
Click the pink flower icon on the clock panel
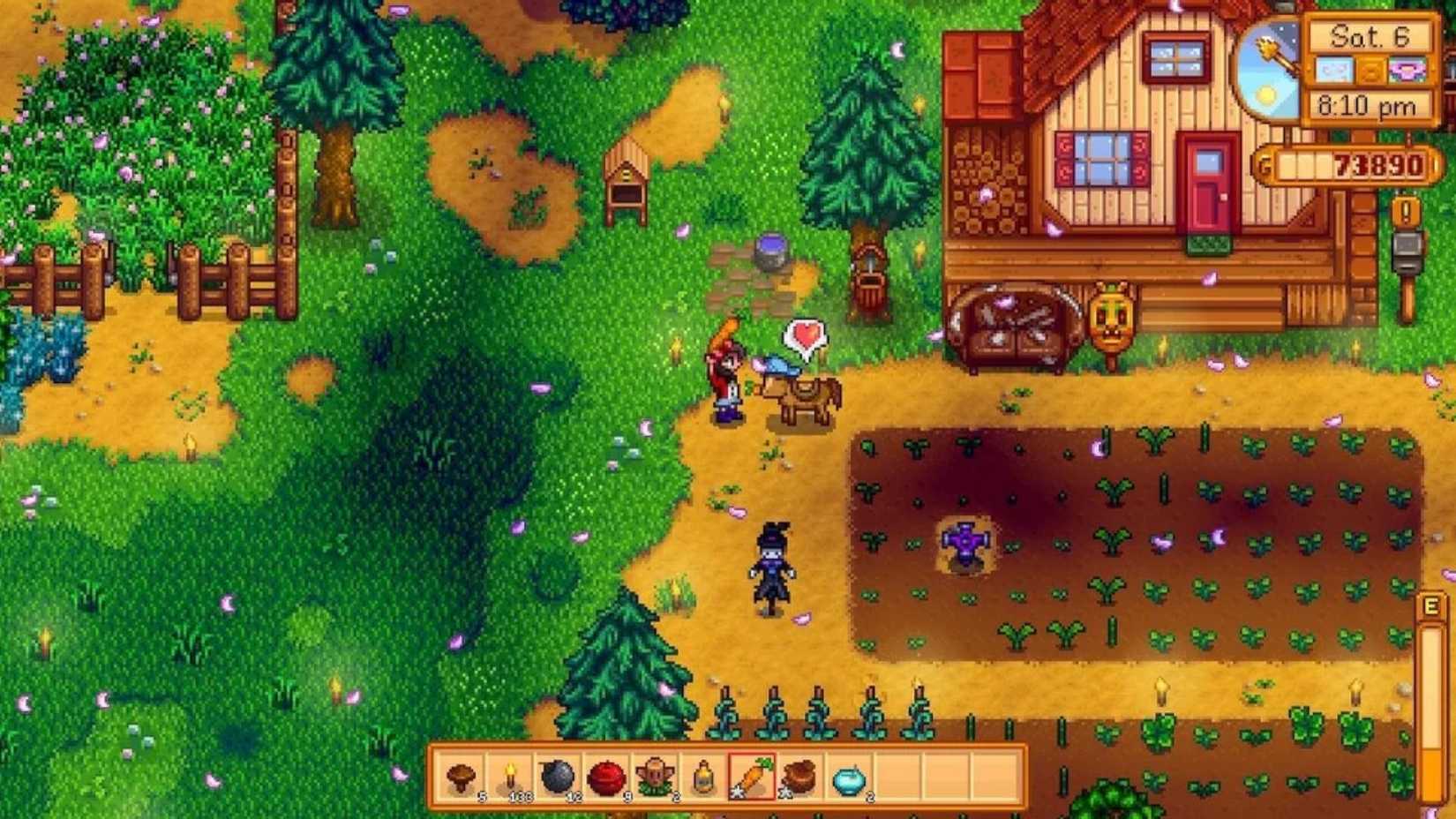1407,71
